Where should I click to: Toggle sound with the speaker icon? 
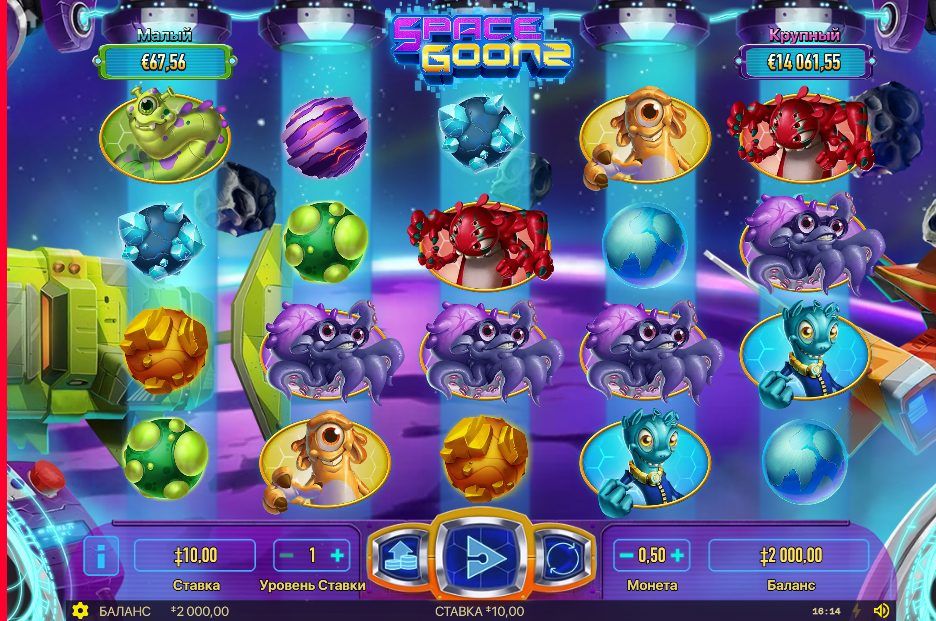[x=881, y=610]
